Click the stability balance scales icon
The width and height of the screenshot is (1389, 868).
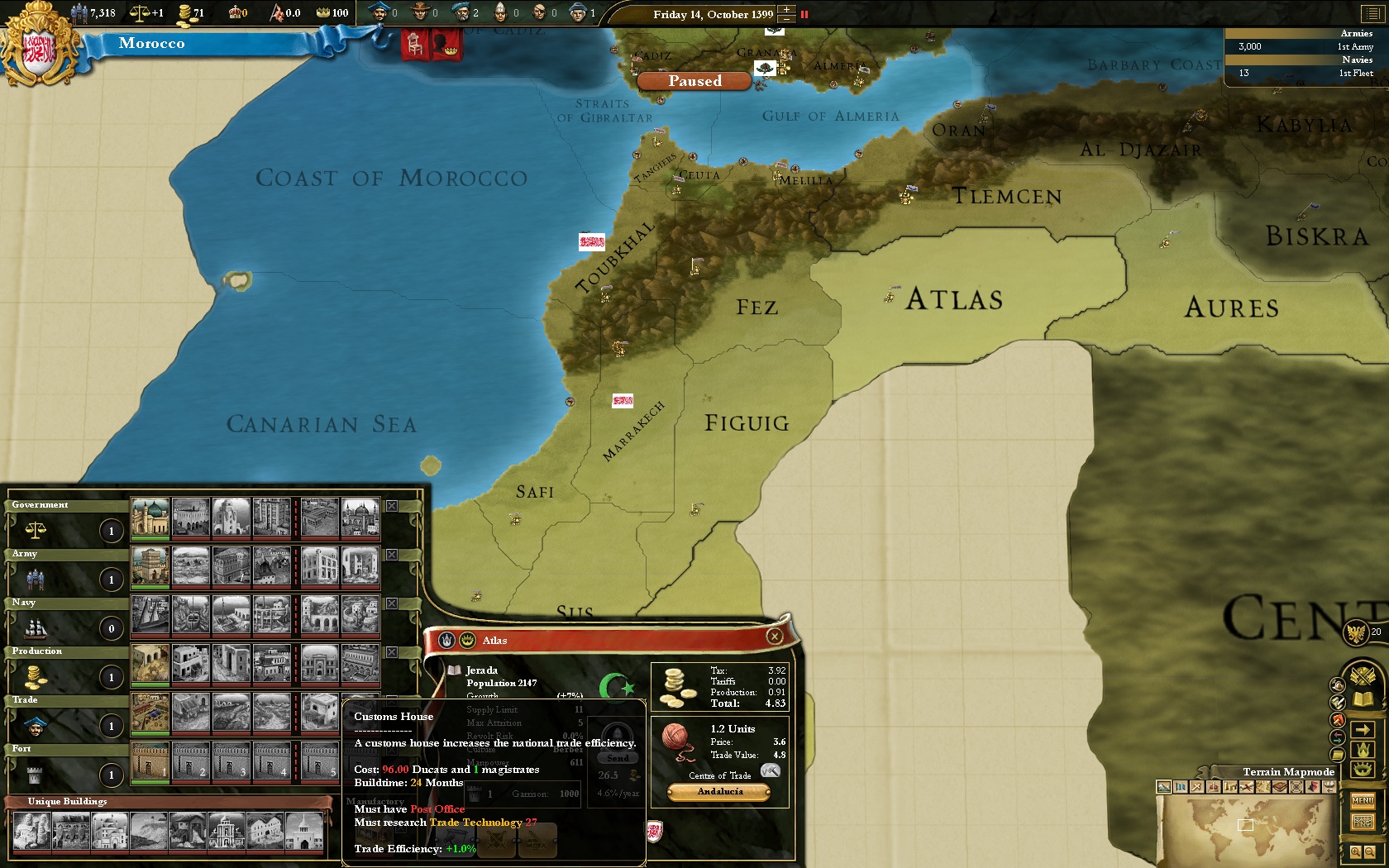coord(141,12)
